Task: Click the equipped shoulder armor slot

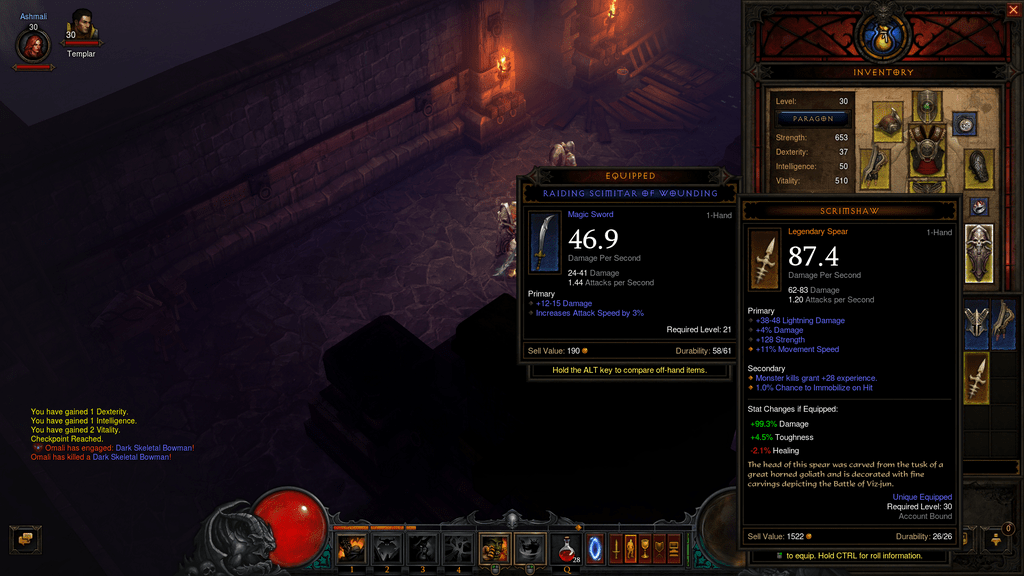Action: tap(888, 120)
